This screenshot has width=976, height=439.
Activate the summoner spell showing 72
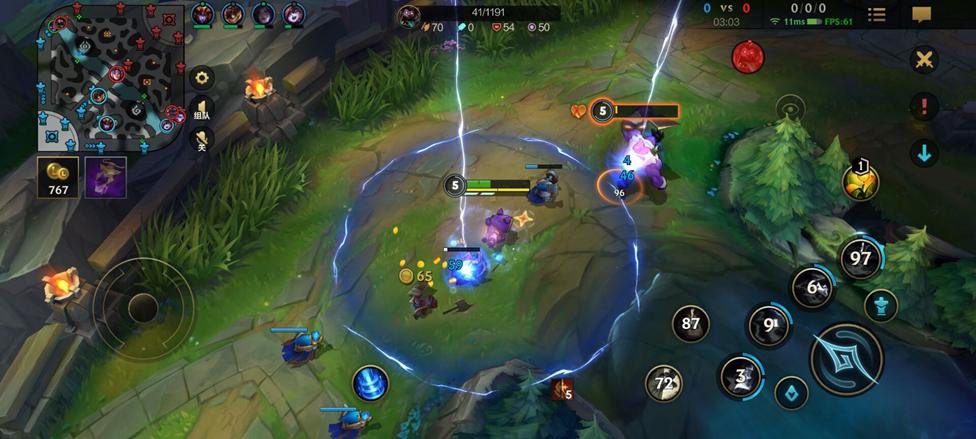tap(664, 382)
